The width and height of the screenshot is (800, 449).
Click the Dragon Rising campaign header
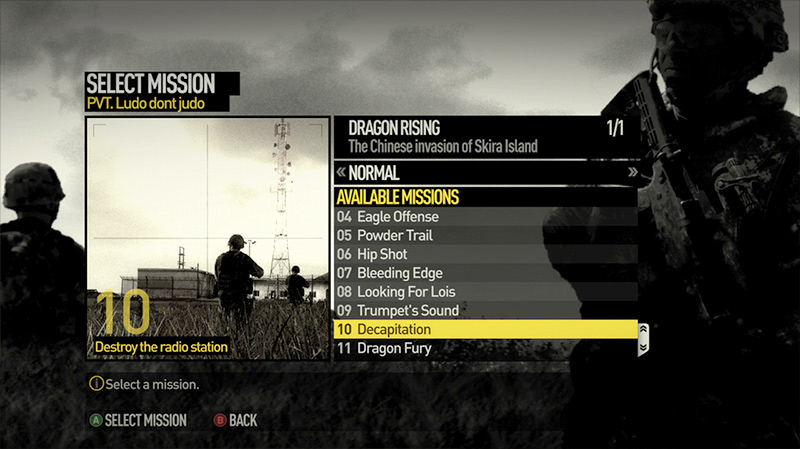(485, 137)
